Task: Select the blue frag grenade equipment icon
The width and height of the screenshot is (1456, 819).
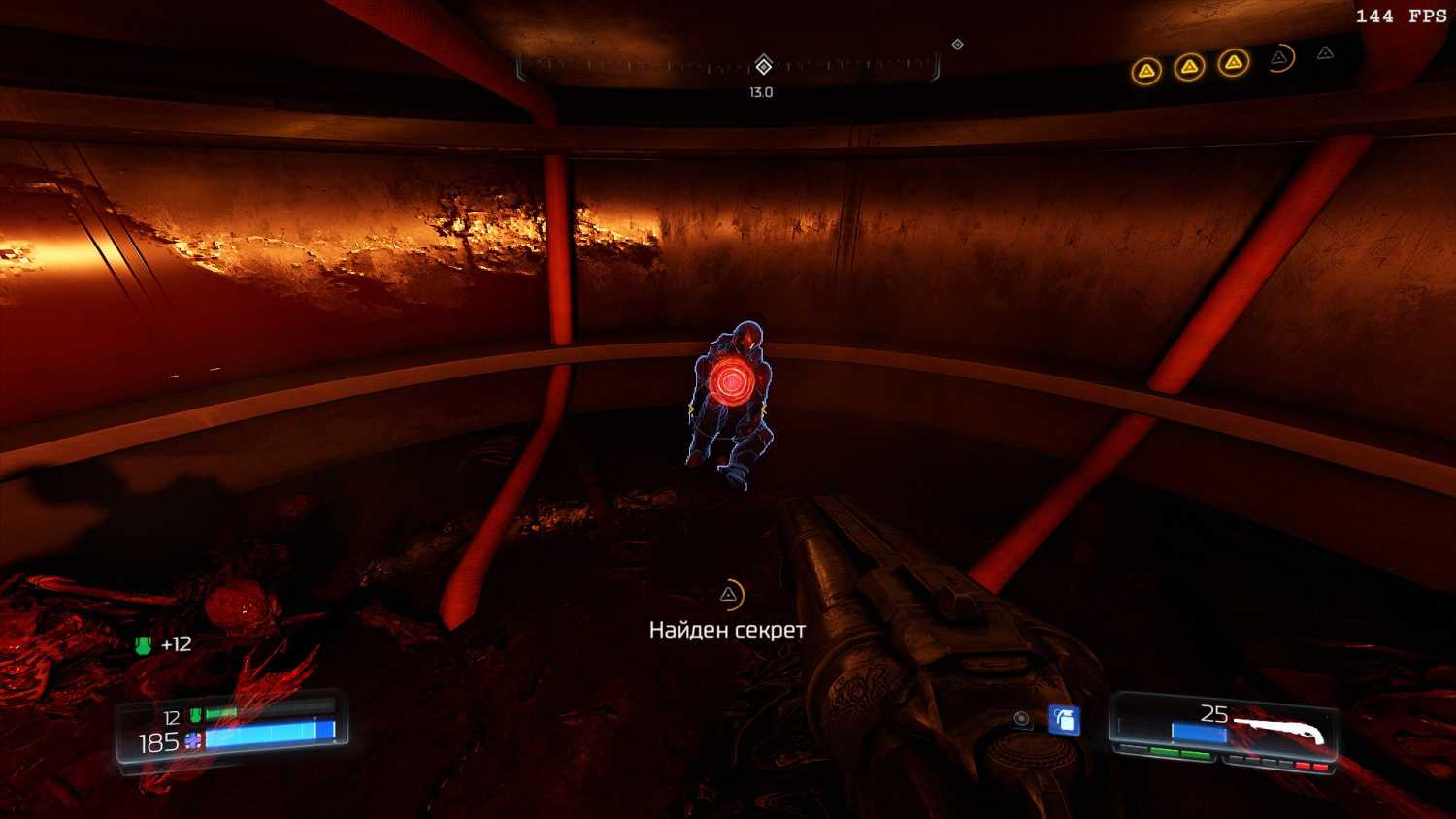Action: tap(1065, 720)
